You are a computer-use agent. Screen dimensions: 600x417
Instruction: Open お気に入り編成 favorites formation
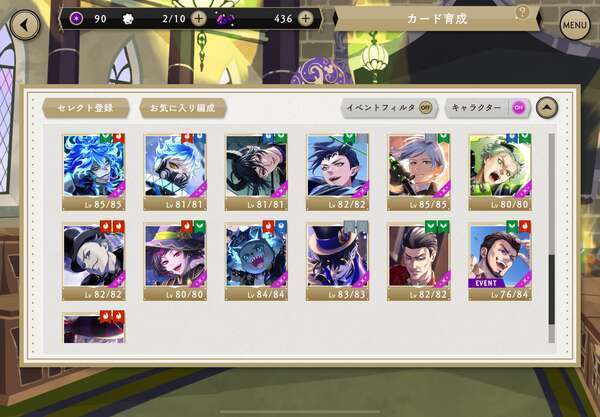[x=182, y=107]
